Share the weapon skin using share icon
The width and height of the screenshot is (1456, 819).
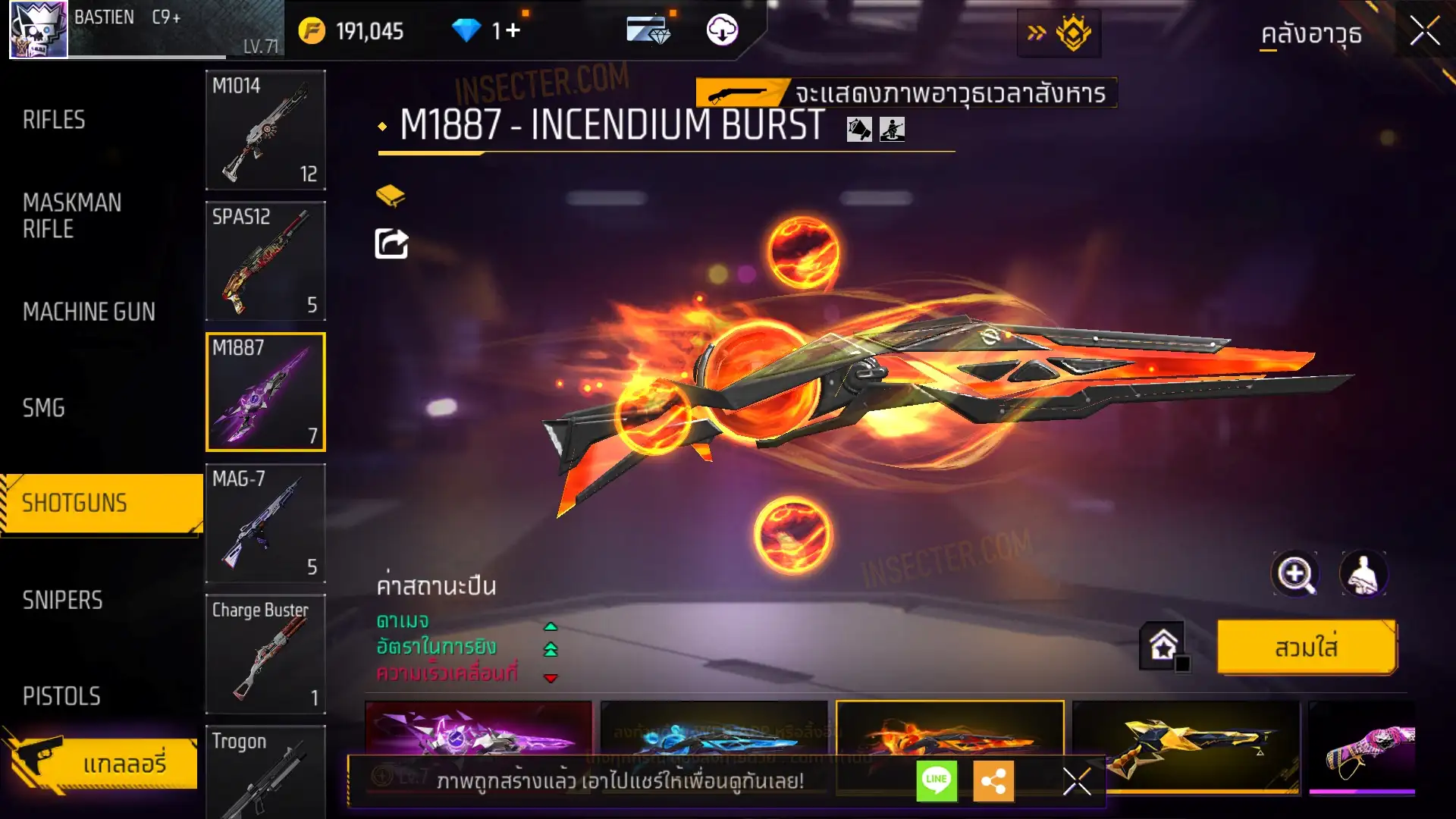pos(391,244)
